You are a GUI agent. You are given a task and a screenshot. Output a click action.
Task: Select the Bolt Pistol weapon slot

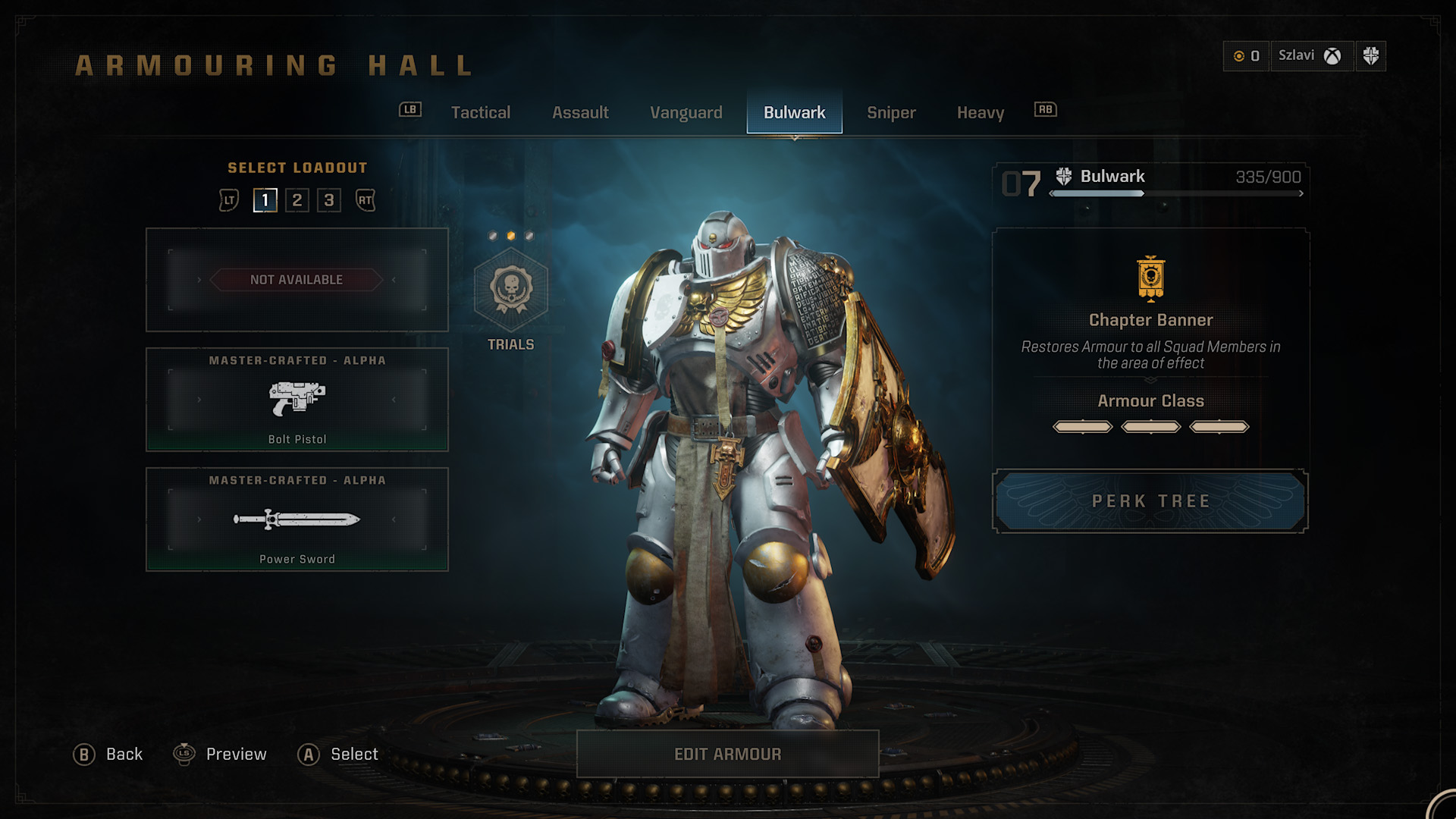pyautogui.click(x=297, y=400)
